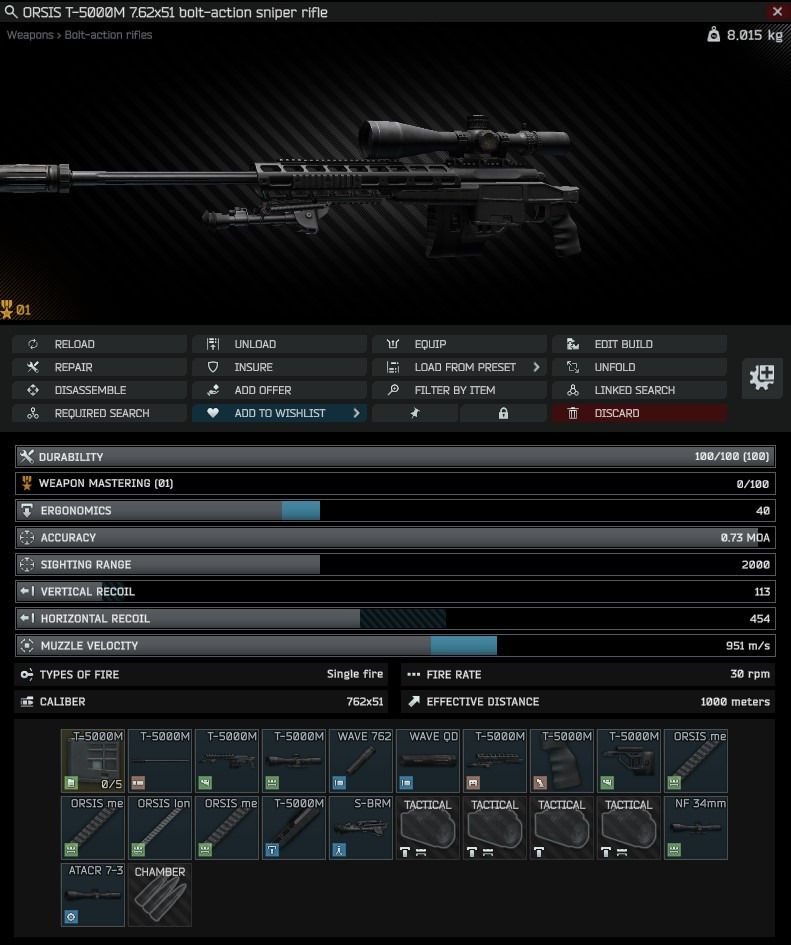Close the weapon inspection window
791x945 pixels.
coord(777,12)
